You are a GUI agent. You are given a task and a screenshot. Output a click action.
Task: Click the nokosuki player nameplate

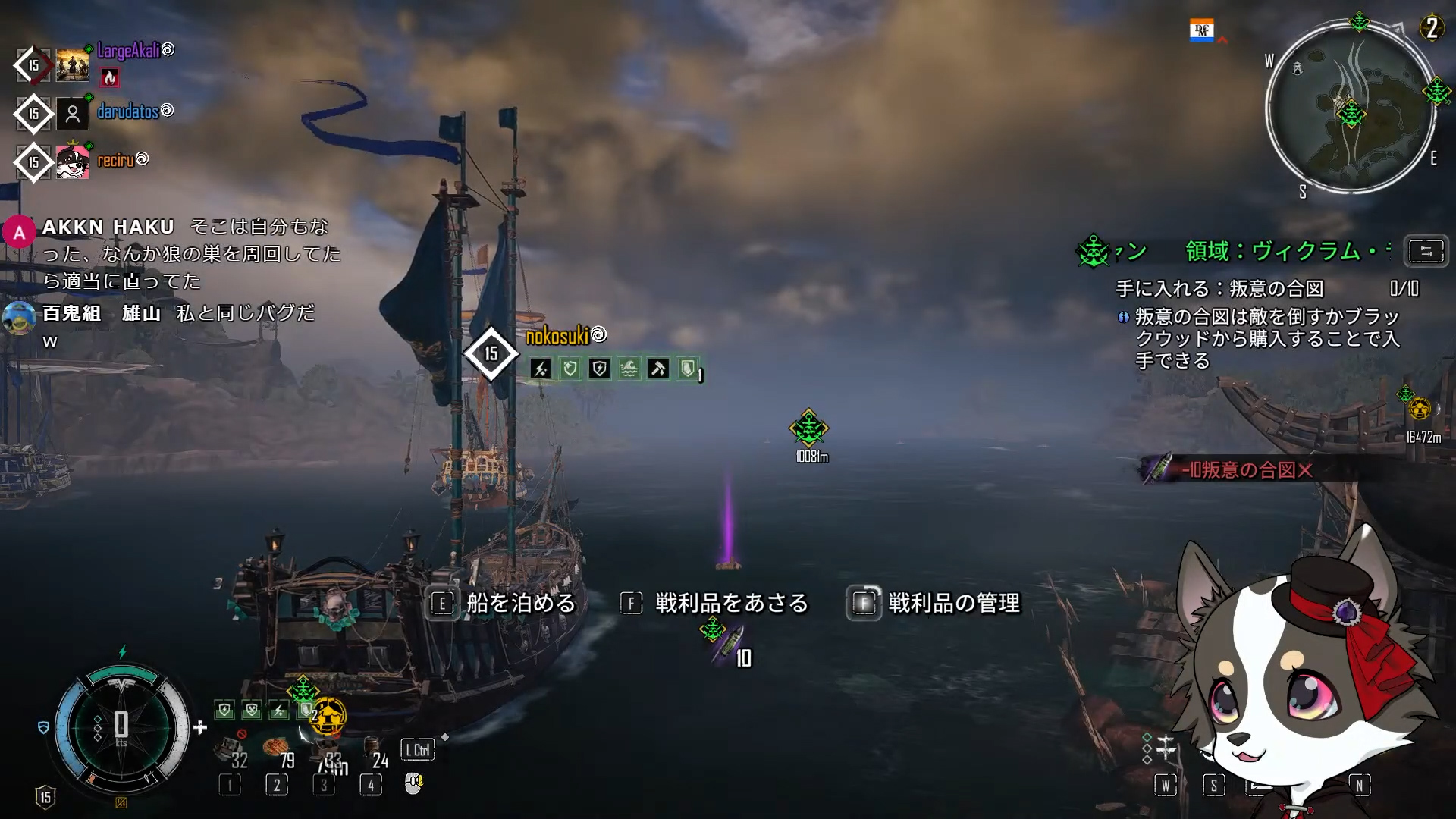coord(557,335)
